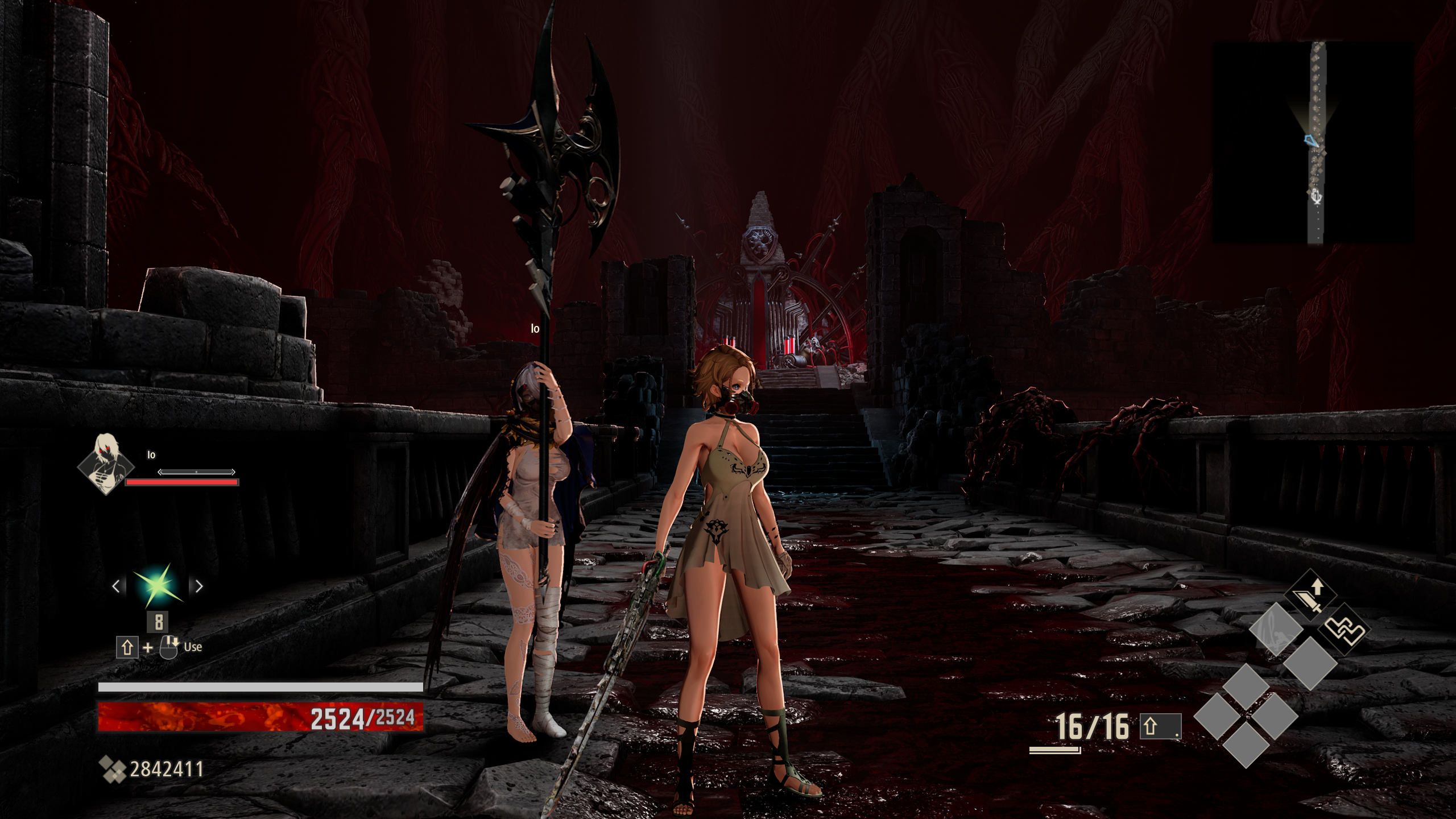1456x819 pixels.
Task: Activate the linked chain gift icon
Action: [x=1346, y=630]
